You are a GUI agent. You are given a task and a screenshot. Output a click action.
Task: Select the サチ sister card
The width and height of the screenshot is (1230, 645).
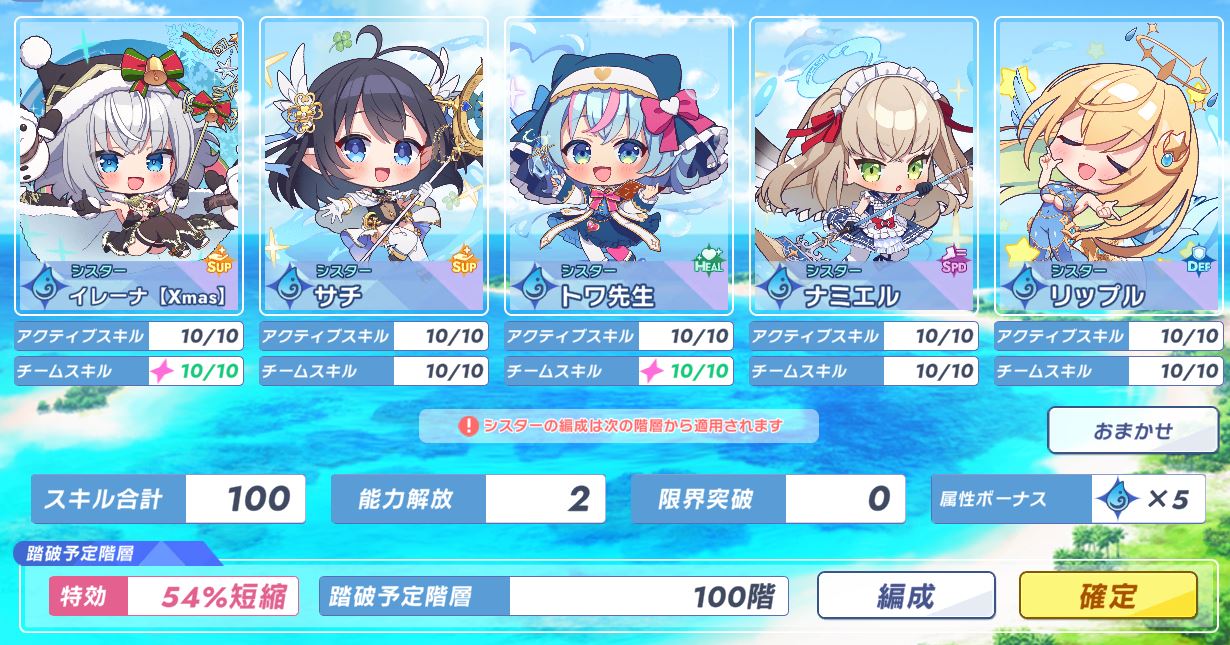point(374,165)
